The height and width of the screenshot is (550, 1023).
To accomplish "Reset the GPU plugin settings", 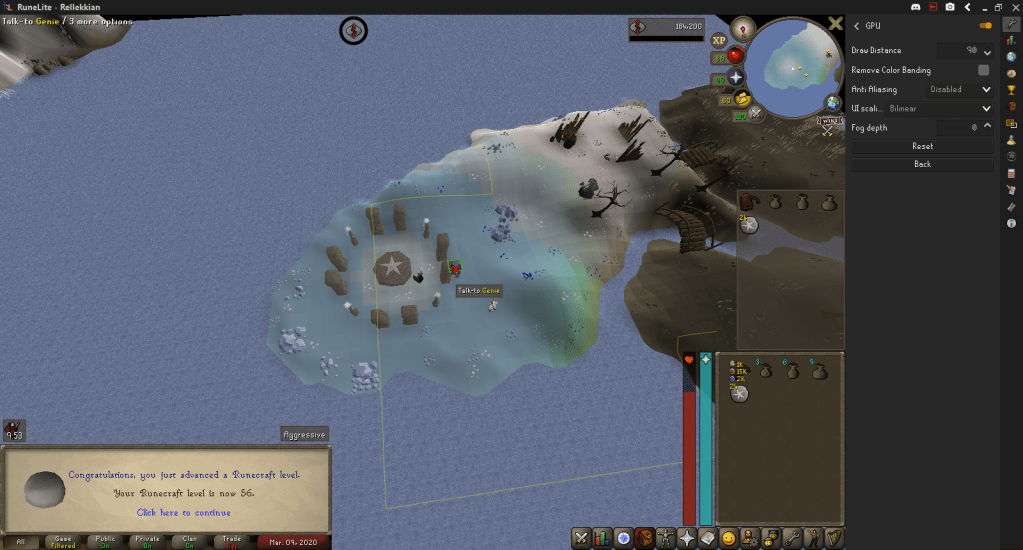I will click(922, 146).
